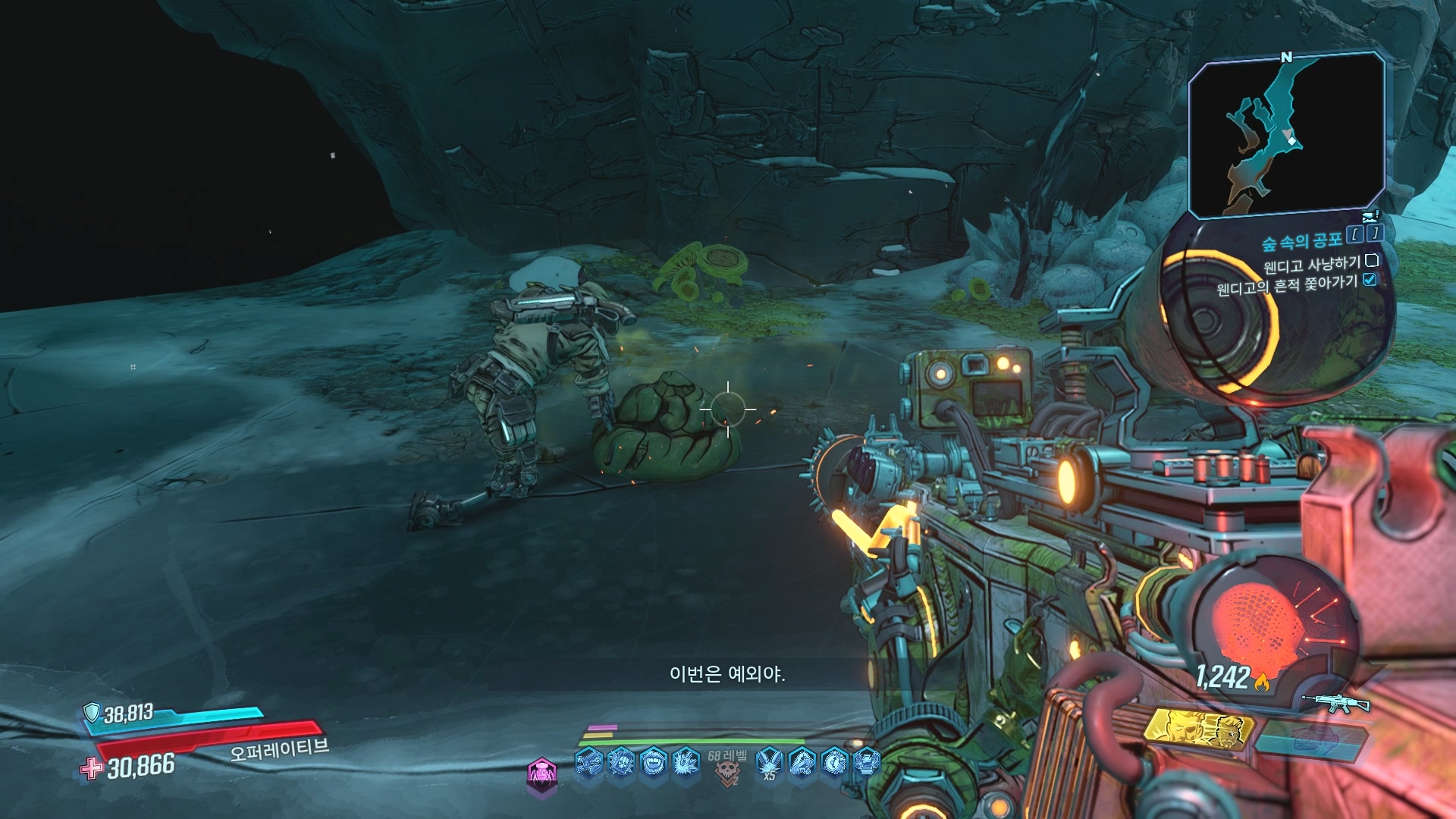Click the skull card buff icon

tap(621, 761)
